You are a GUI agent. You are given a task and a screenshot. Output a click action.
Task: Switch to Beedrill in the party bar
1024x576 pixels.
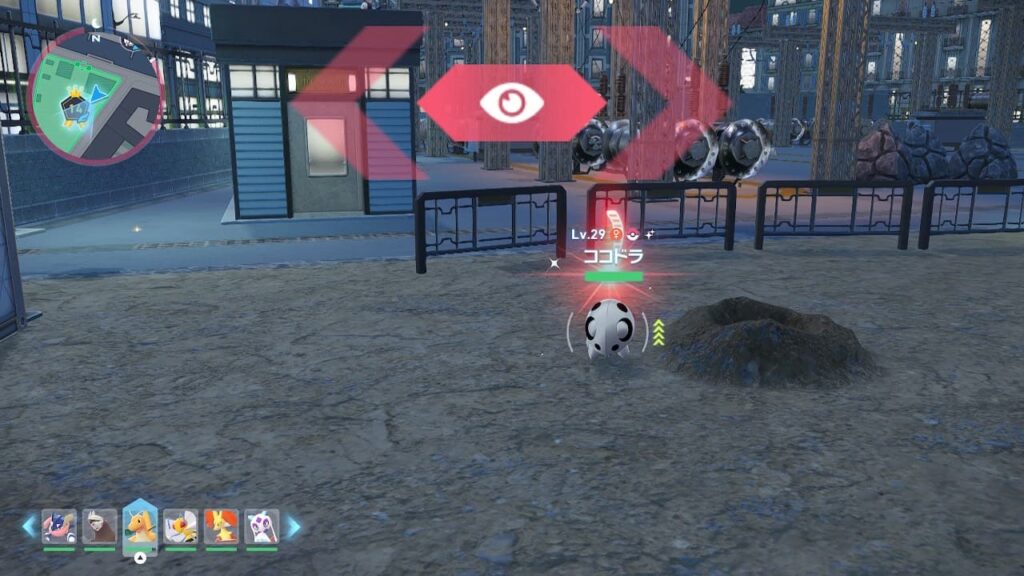point(180,527)
